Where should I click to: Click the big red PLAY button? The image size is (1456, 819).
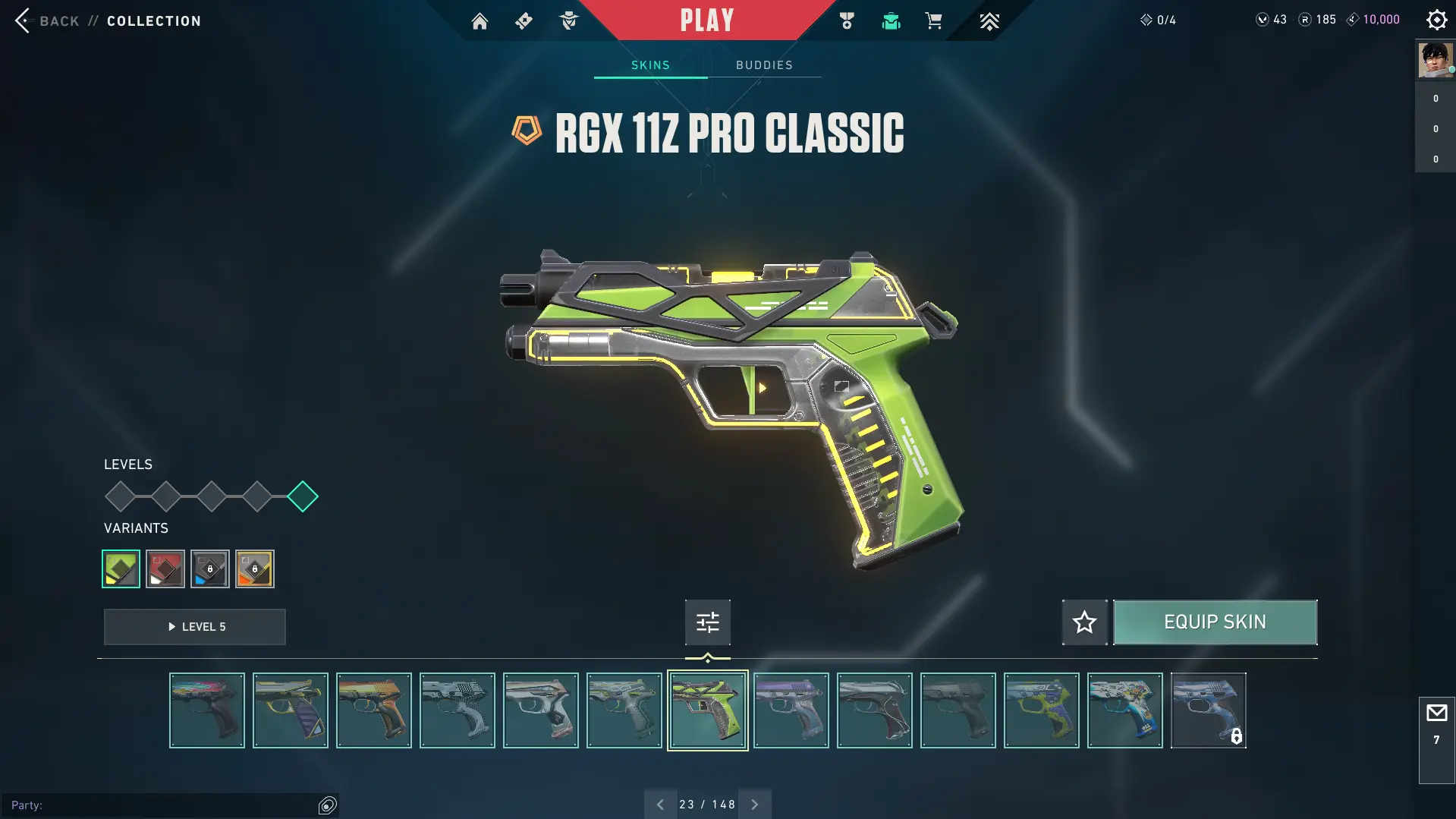[x=706, y=20]
